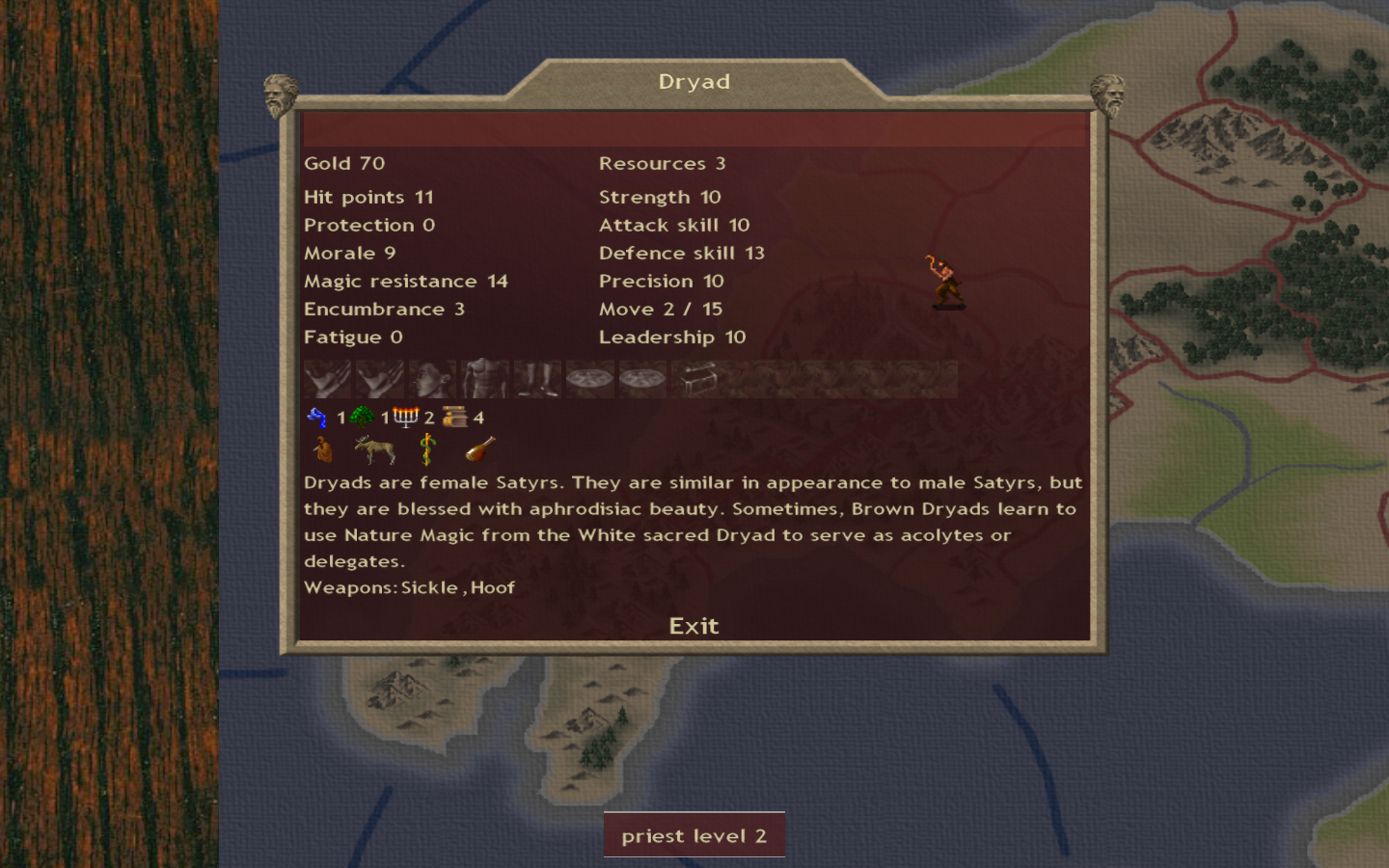Click the hooded figure ability icon
The image size is (1389, 868).
(323, 449)
